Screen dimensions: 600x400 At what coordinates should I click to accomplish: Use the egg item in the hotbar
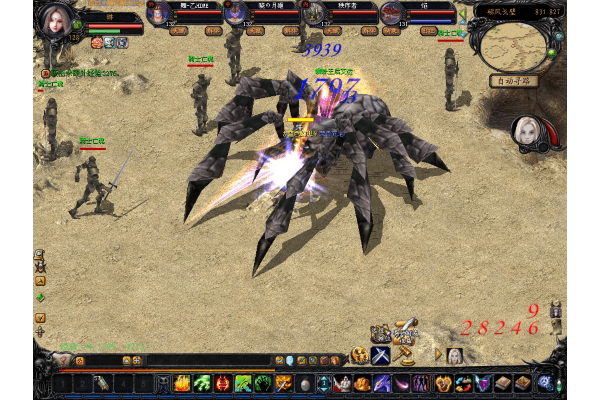click(304, 383)
